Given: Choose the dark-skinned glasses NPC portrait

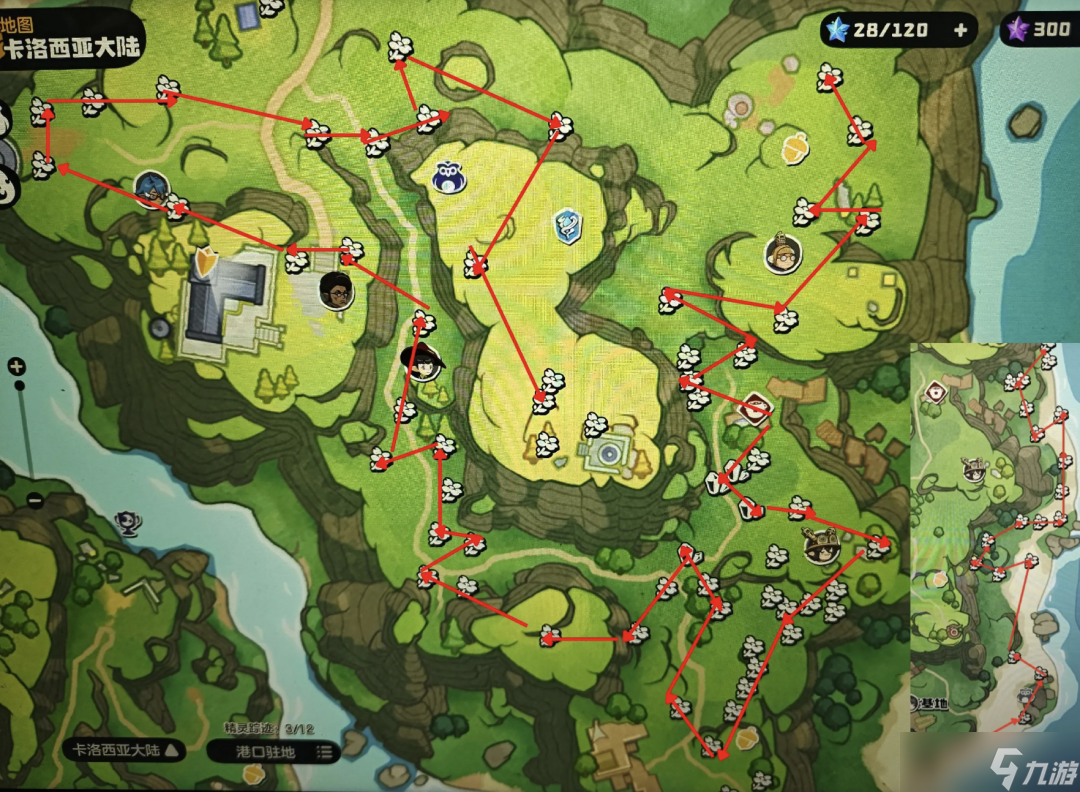Looking at the screenshot, I should tap(336, 290).
